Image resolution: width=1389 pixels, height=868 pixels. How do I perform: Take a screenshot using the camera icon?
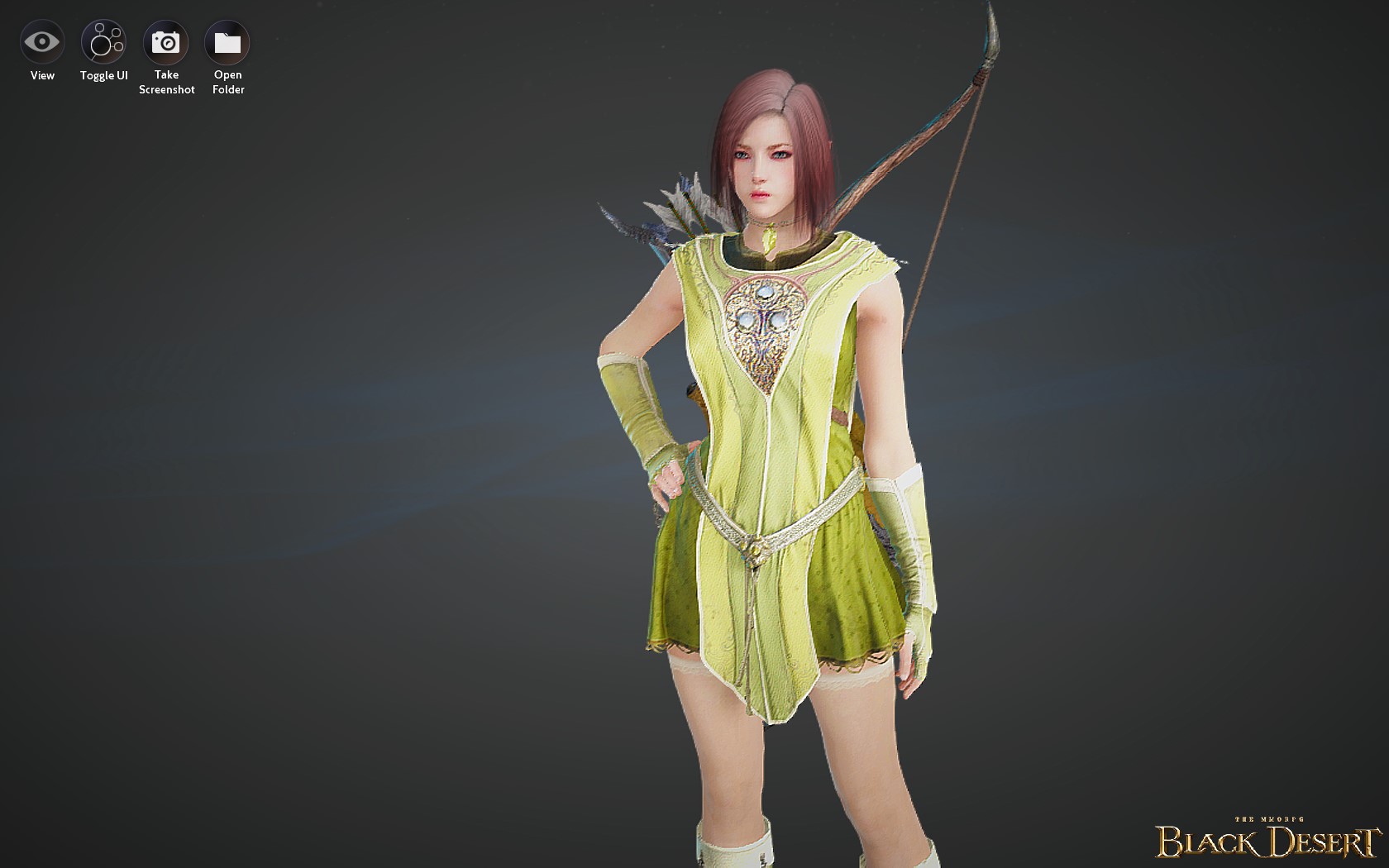click(167, 40)
